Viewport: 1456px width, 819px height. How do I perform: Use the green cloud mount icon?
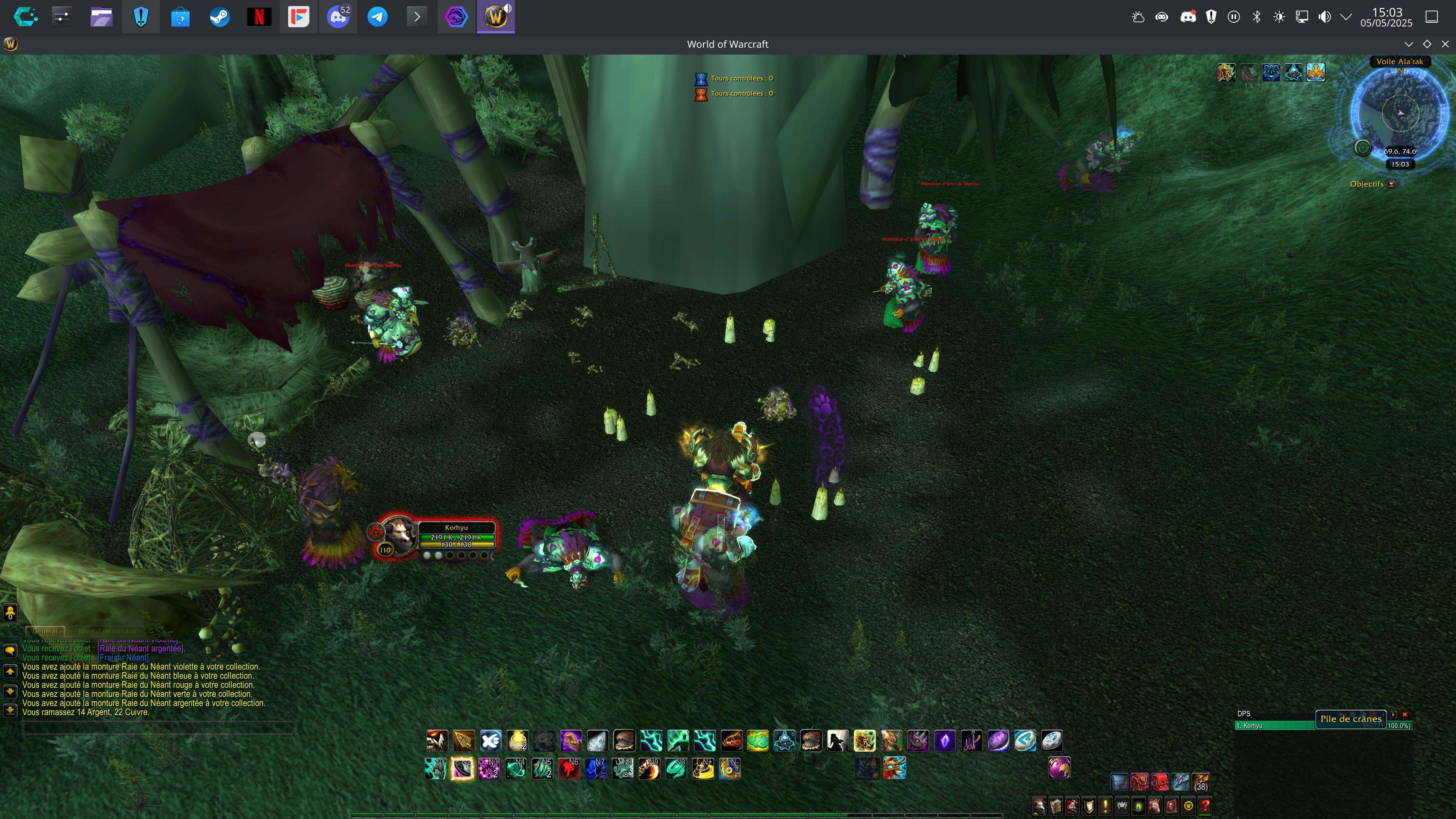coord(758,741)
